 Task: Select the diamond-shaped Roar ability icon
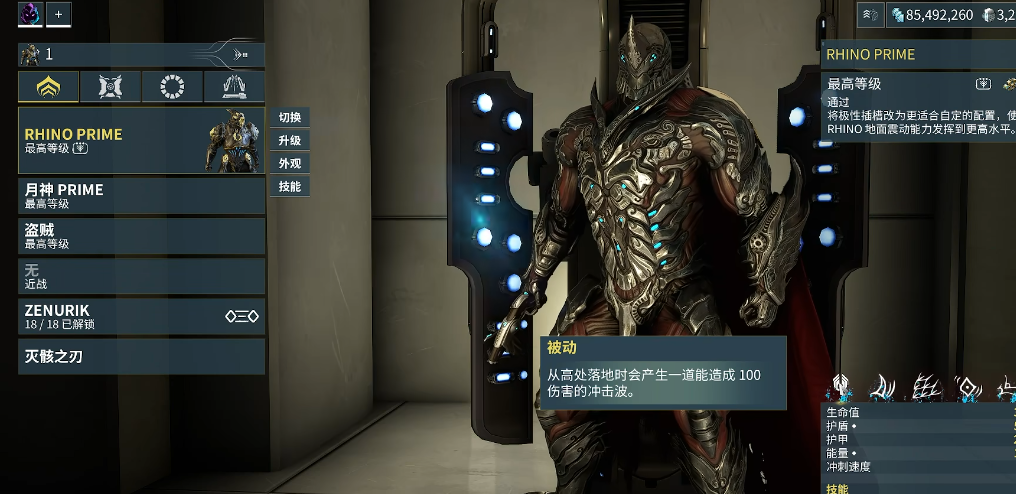click(x=969, y=387)
